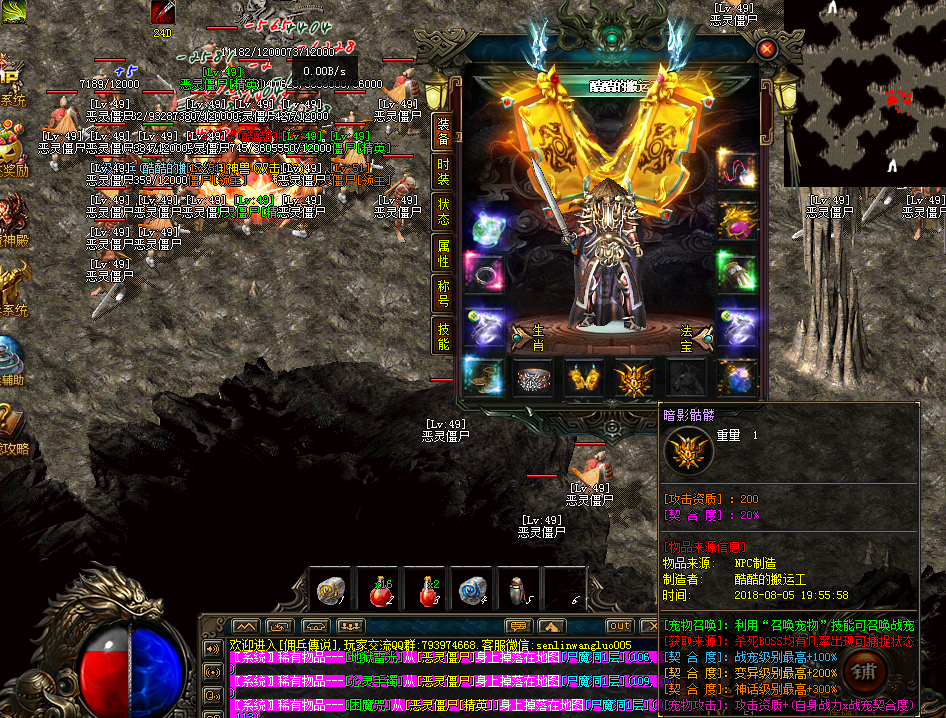Select the golden skull medal equipment slot
946x718 pixels.
pos(634,377)
